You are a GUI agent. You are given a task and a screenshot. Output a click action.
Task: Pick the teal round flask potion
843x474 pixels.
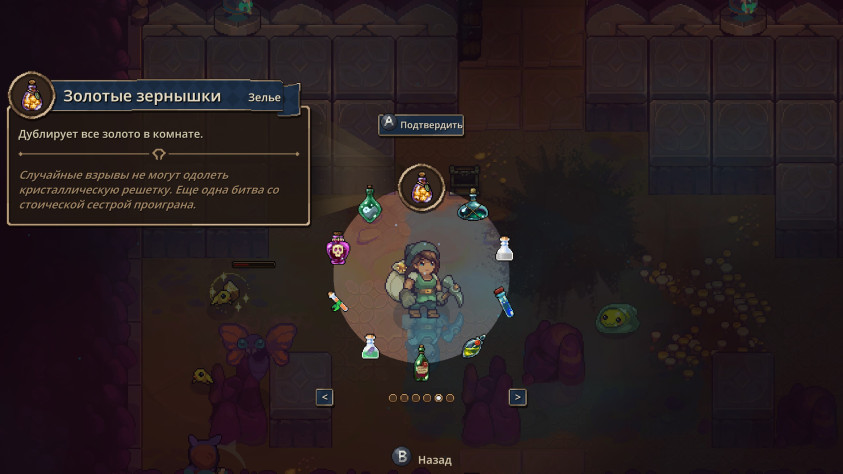472,206
